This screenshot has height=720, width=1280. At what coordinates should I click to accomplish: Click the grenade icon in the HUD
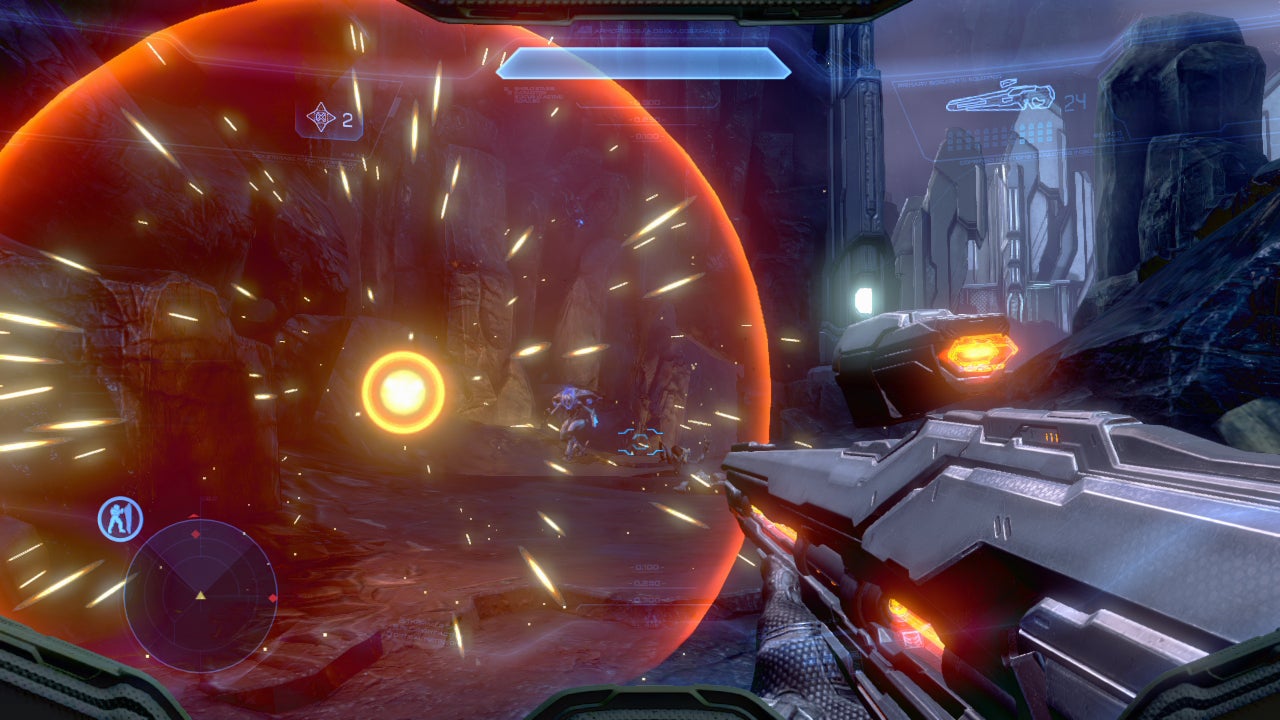coord(321,120)
